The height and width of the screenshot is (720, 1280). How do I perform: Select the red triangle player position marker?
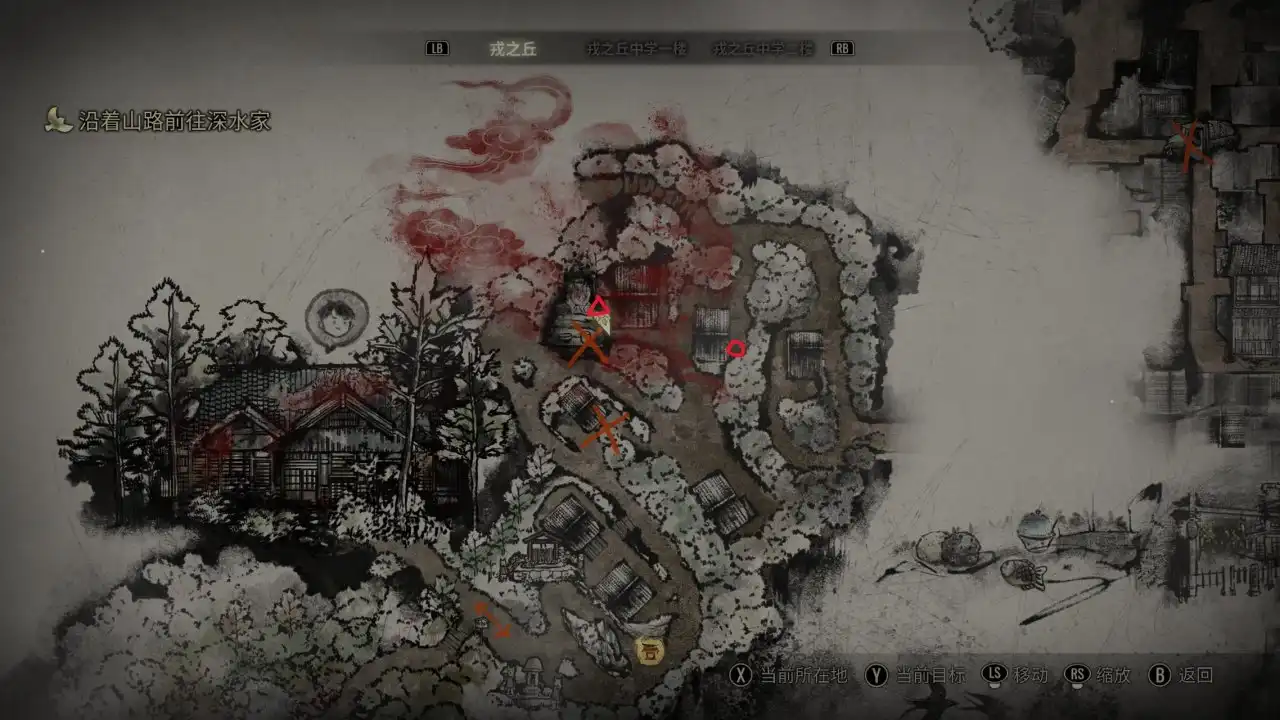[x=598, y=306]
